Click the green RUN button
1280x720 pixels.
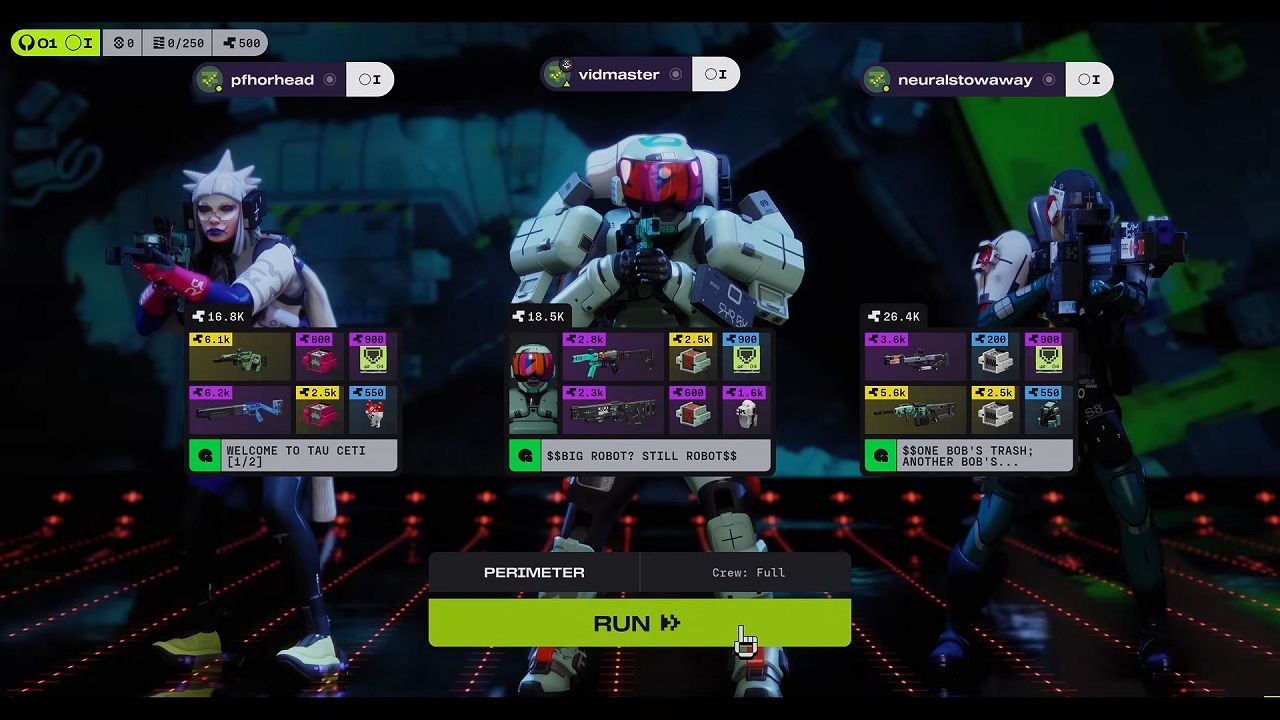tap(639, 623)
